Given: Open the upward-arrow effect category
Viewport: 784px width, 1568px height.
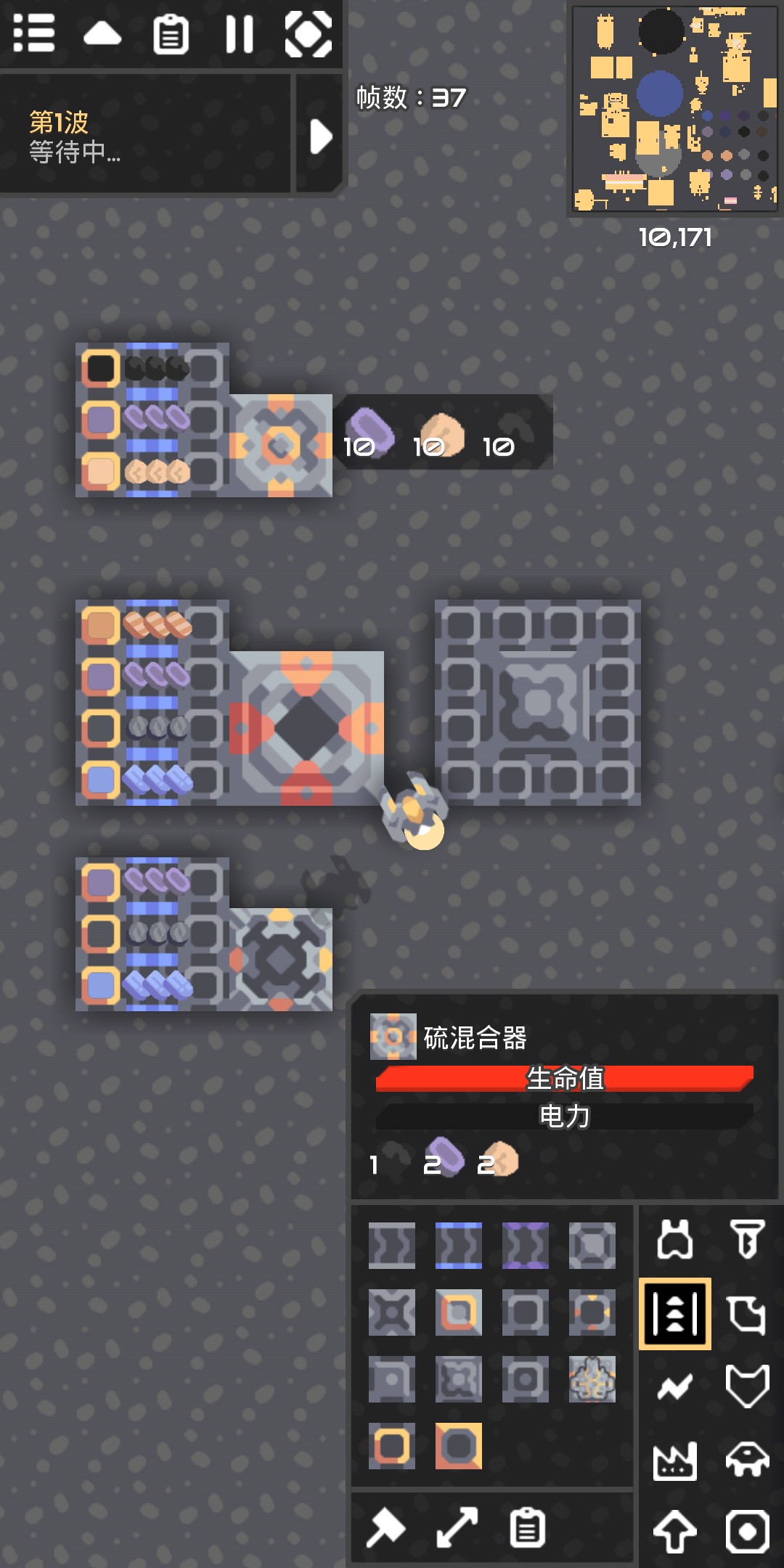Looking at the screenshot, I should [675, 1532].
